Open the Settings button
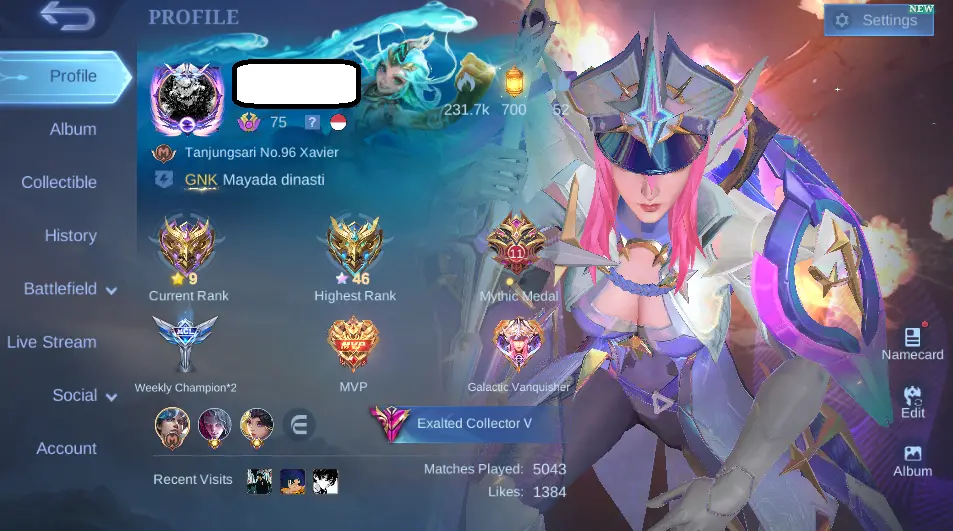Screen dimensions: 953x531 tap(878, 20)
